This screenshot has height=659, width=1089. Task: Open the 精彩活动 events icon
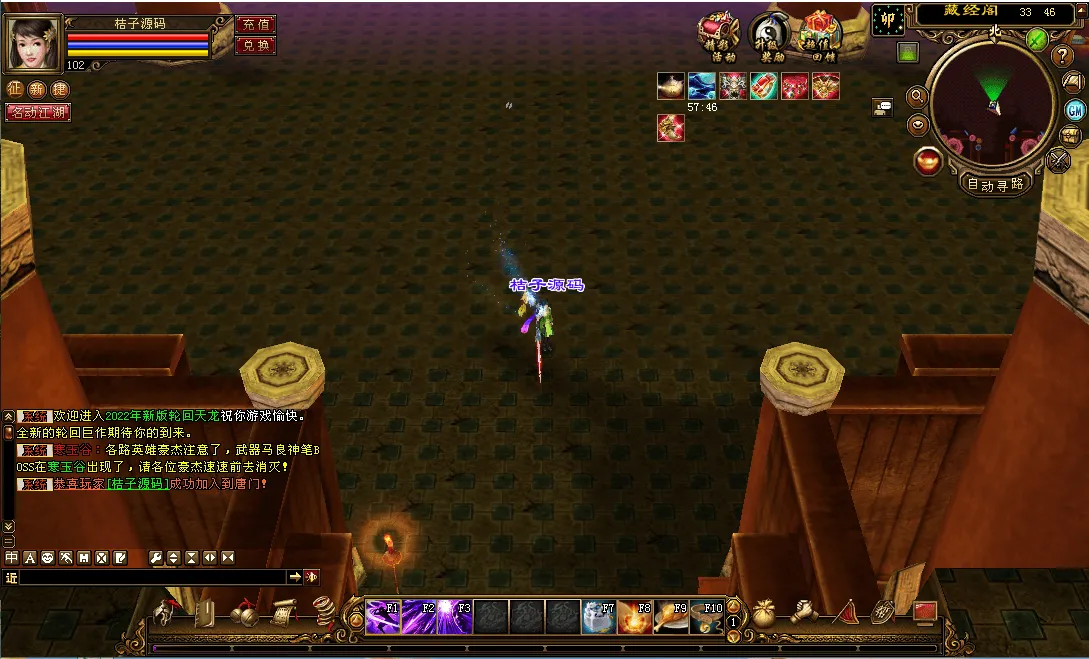(x=717, y=37)
